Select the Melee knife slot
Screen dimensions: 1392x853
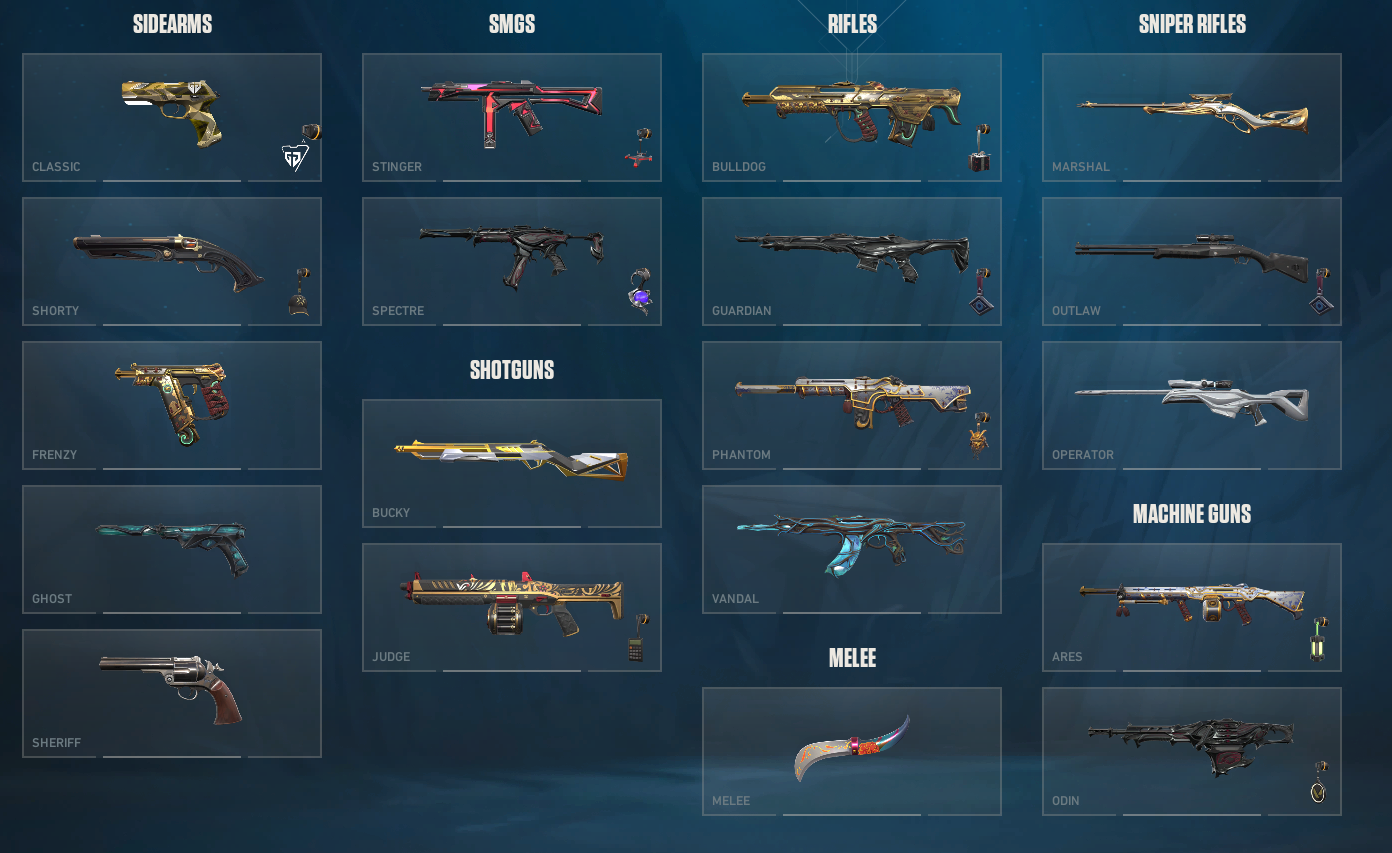coord(852,751)
